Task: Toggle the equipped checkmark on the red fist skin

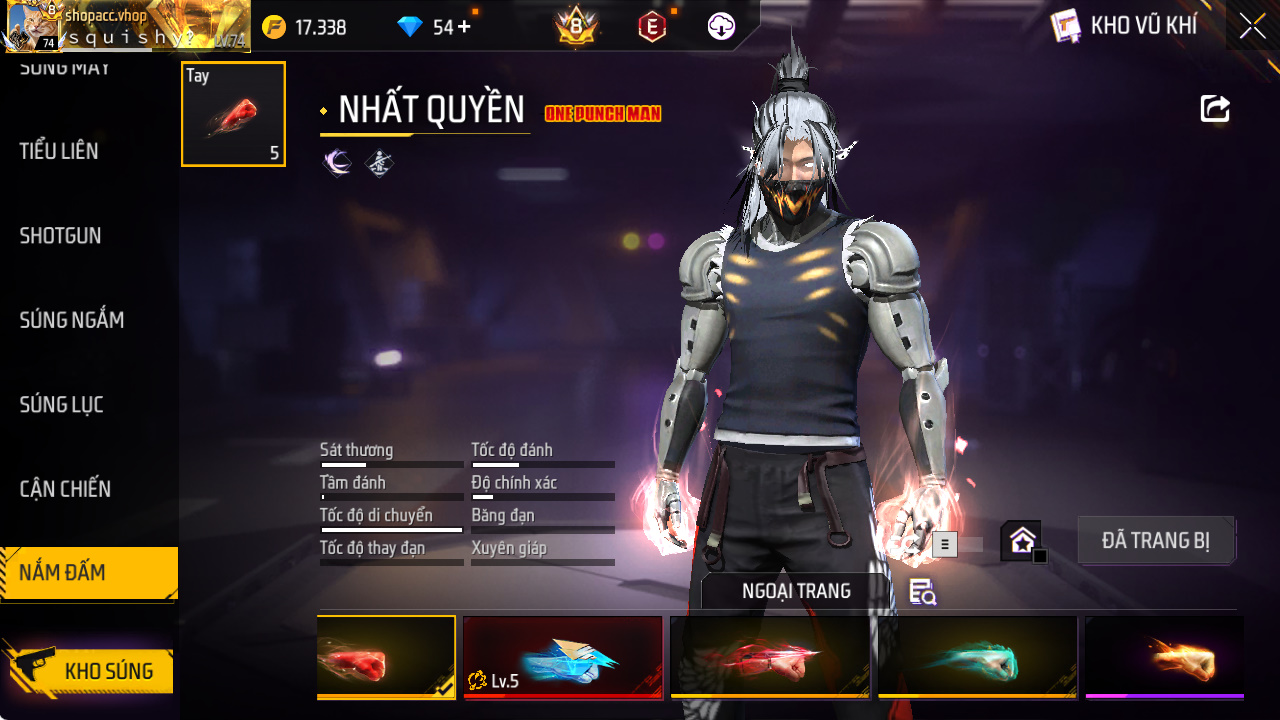Action: (443, 687)
